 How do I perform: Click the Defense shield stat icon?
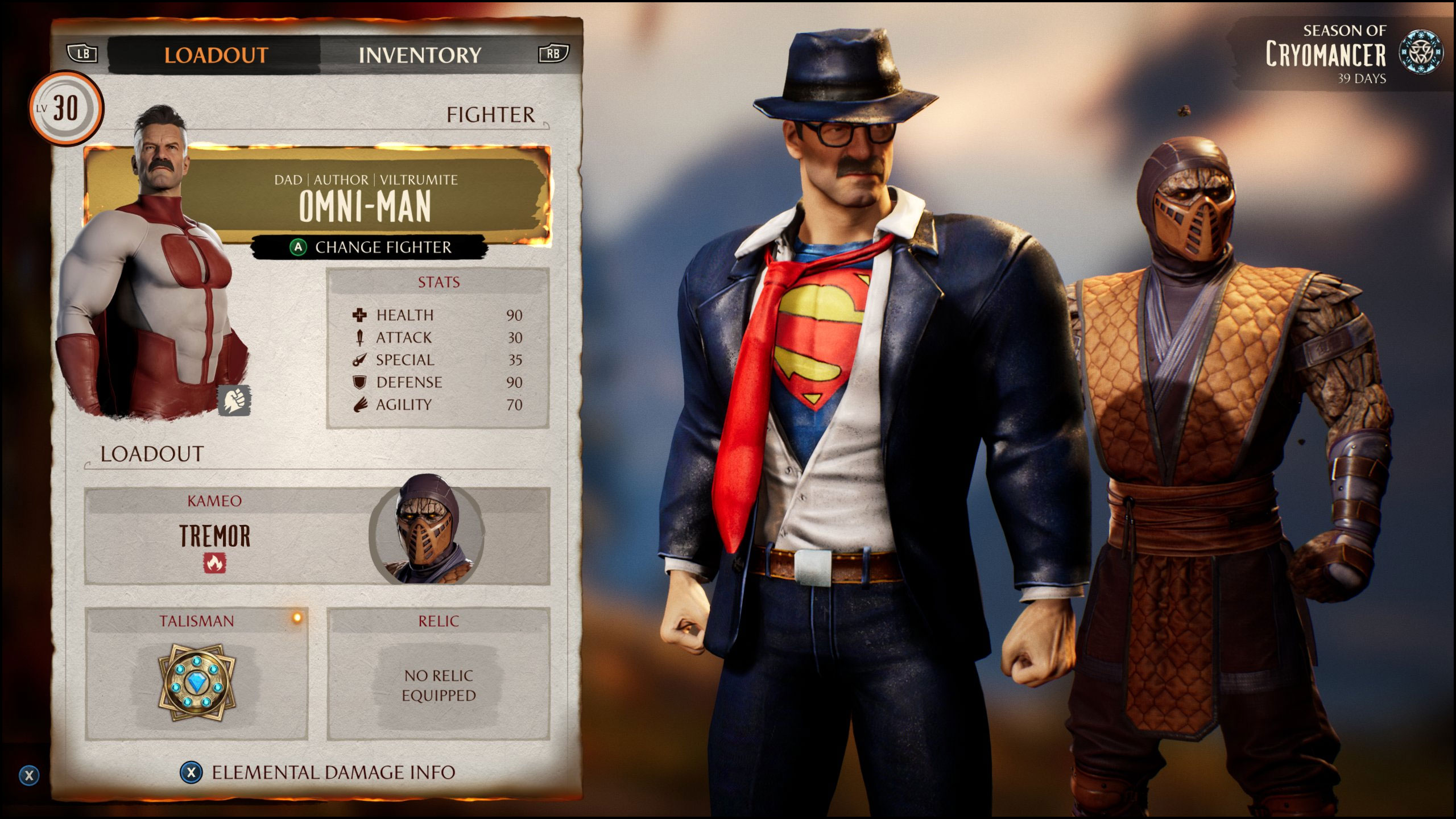point(358,382)
